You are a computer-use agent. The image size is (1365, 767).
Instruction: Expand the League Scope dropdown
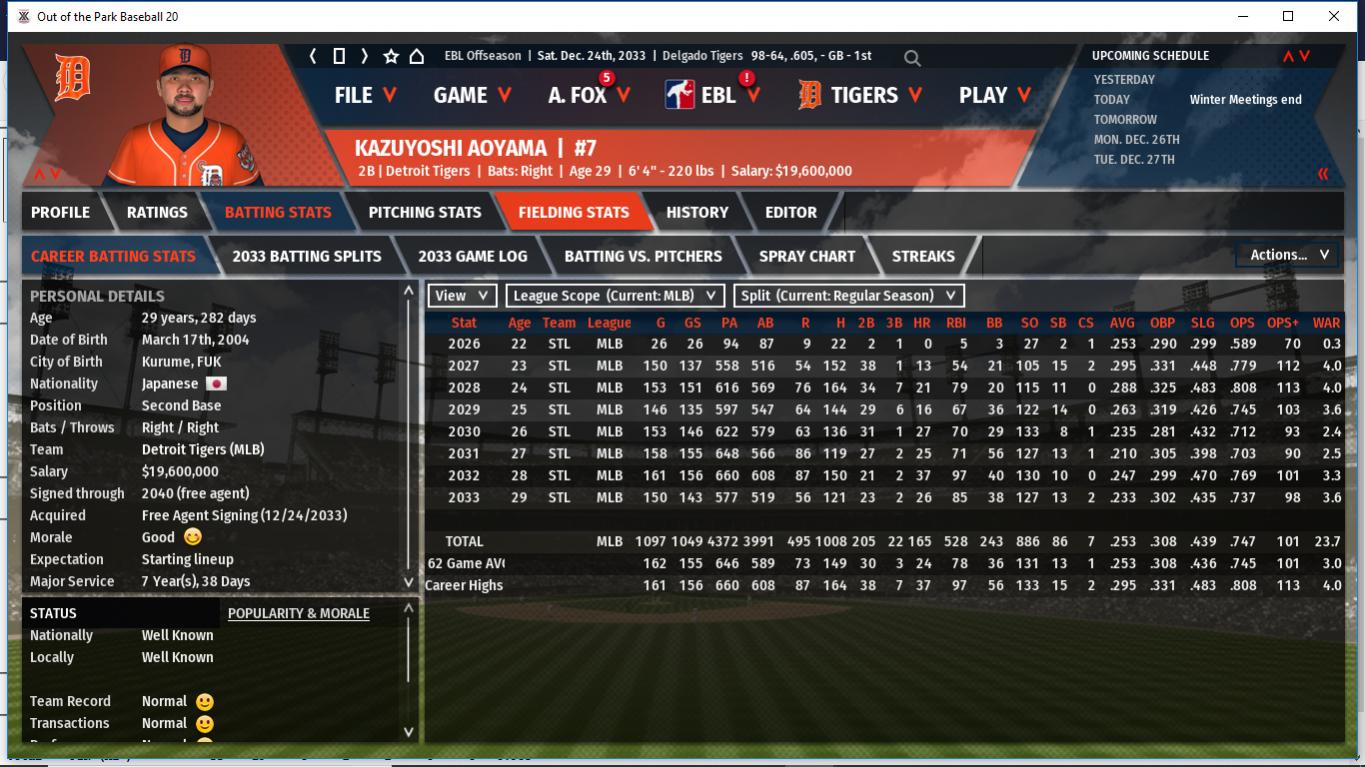click(615, 295)
